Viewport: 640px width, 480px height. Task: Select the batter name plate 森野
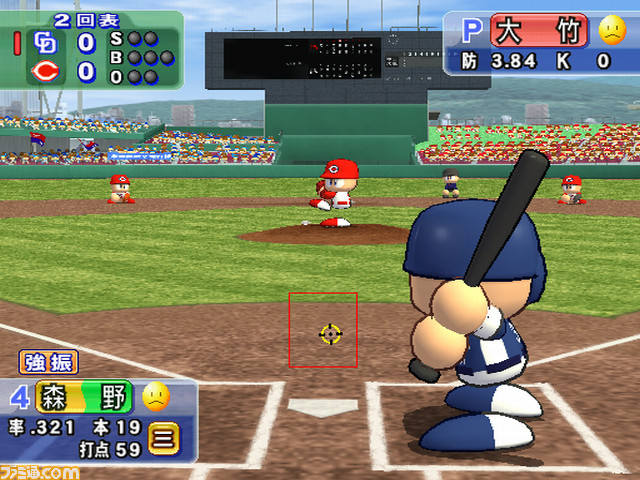[x=84, y=398]
